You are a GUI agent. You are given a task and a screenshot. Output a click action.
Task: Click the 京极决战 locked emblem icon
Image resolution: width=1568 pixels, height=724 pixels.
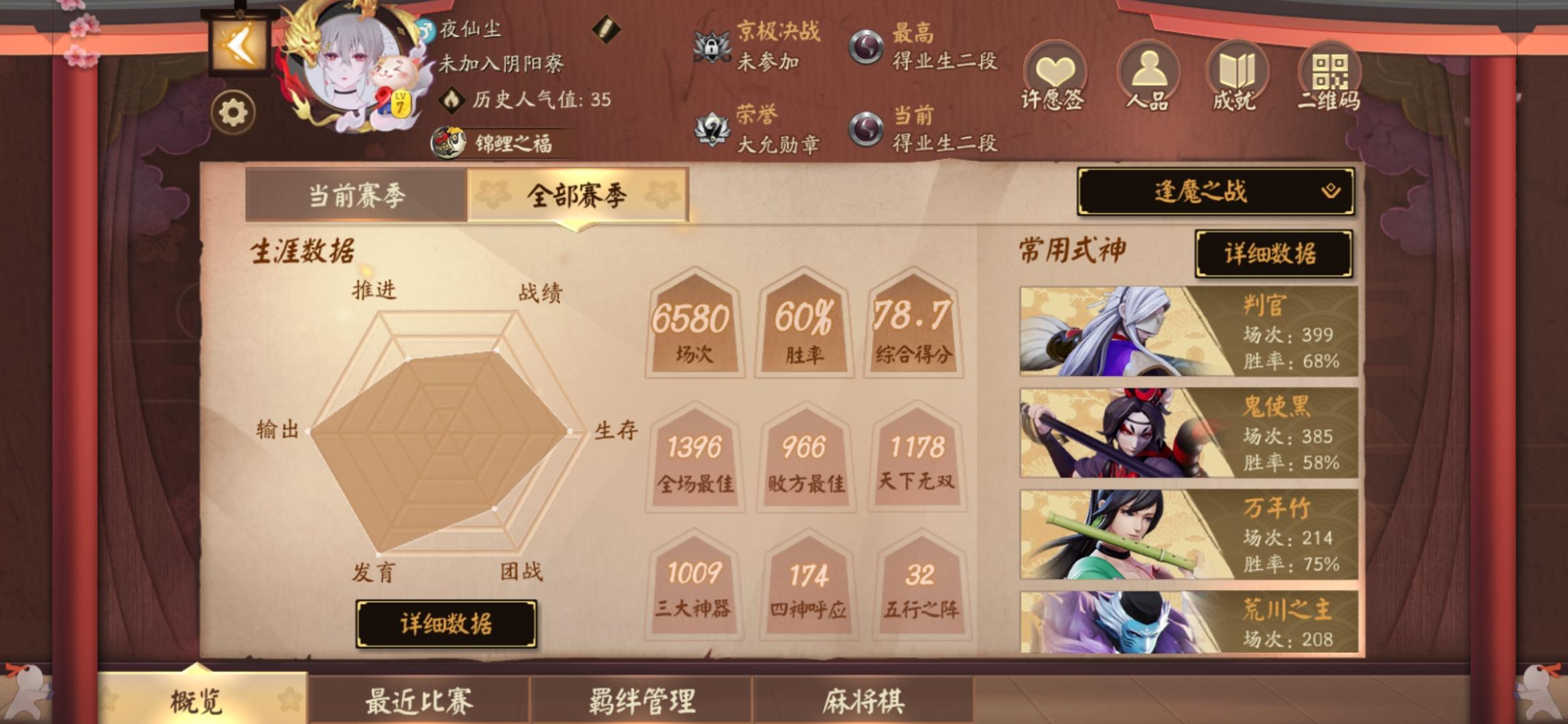[712, 47]
